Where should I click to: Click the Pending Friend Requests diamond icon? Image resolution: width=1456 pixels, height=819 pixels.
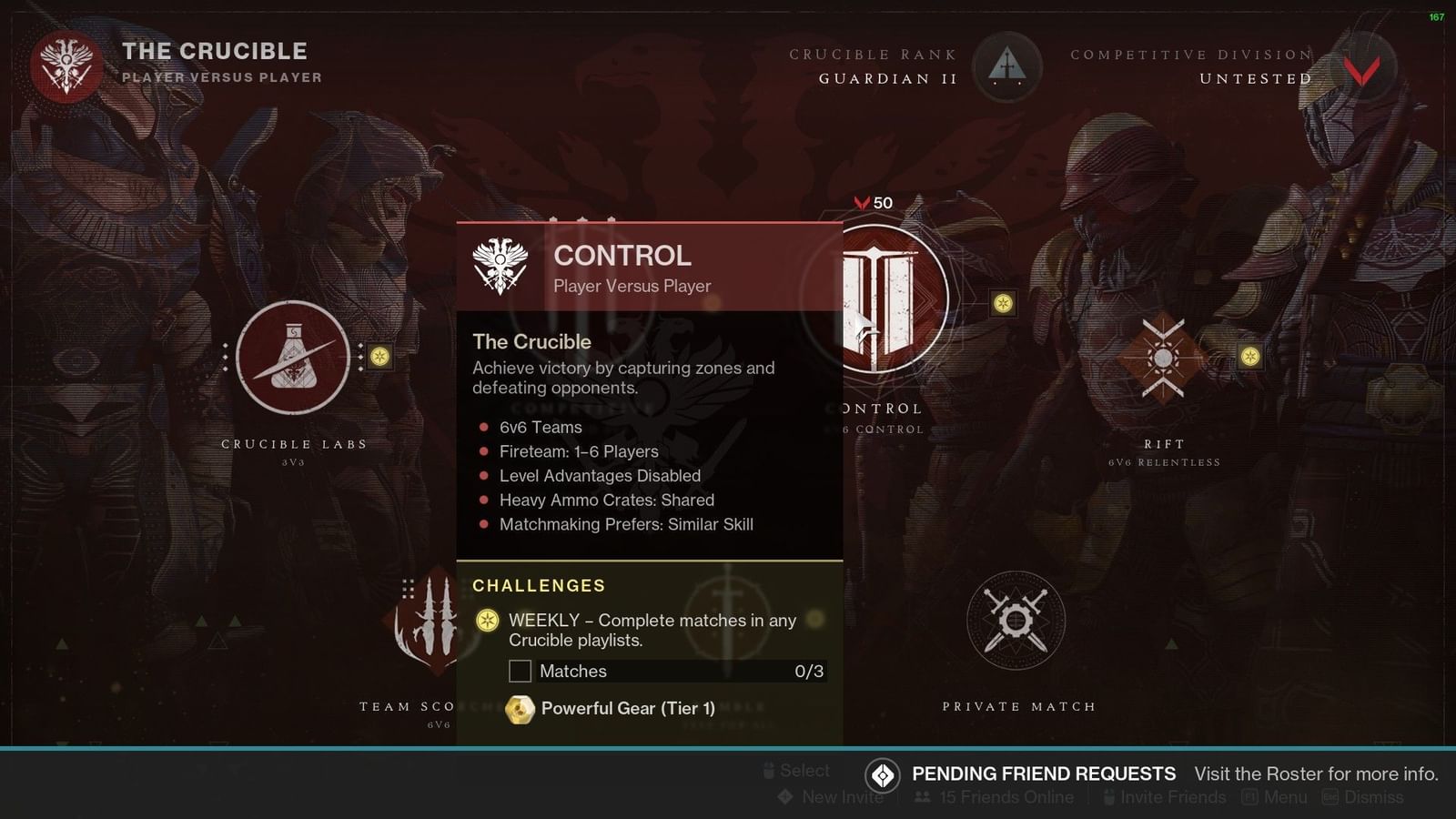click(881, 774)
